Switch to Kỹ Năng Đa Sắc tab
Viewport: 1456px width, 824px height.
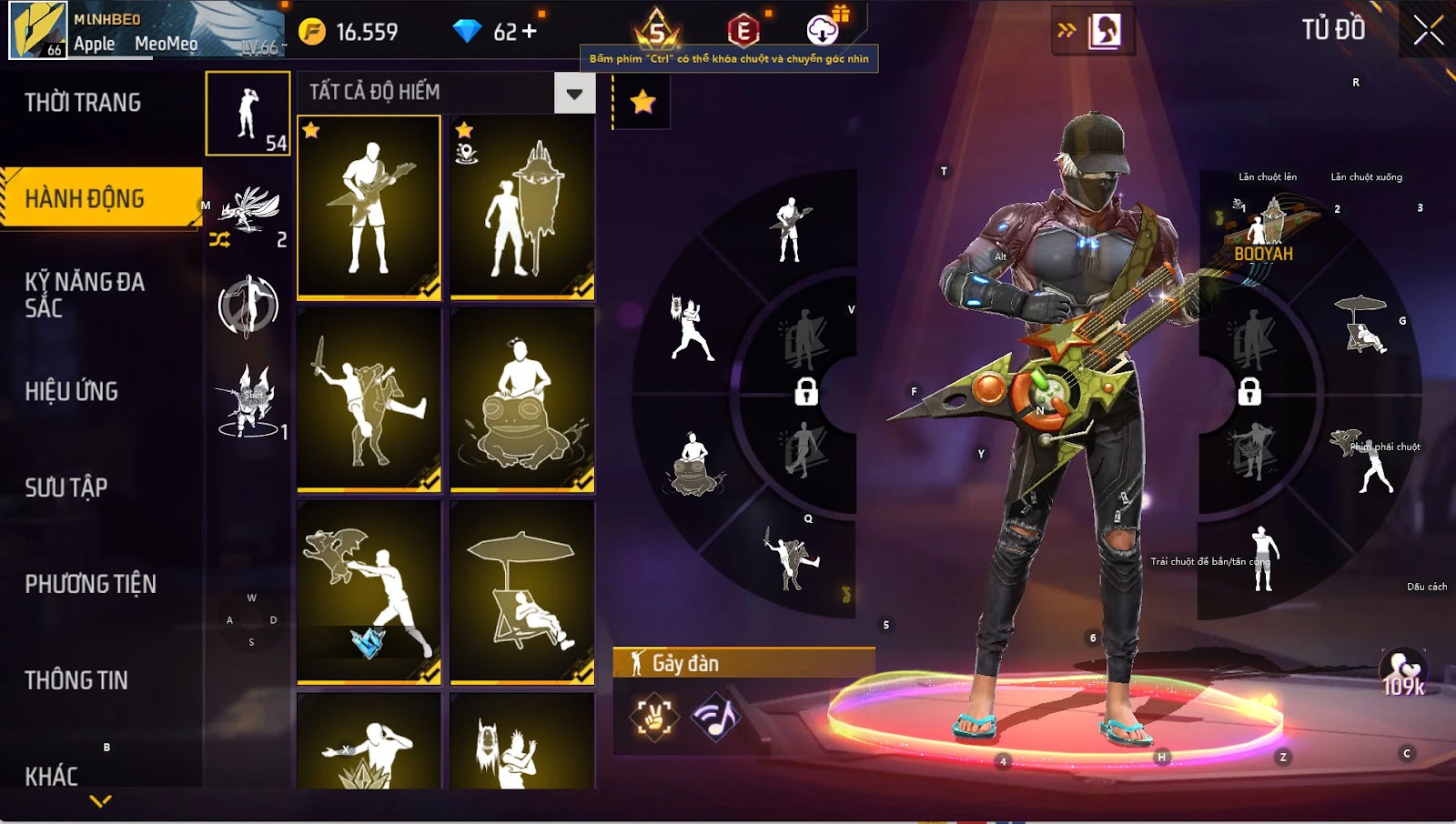85,295
